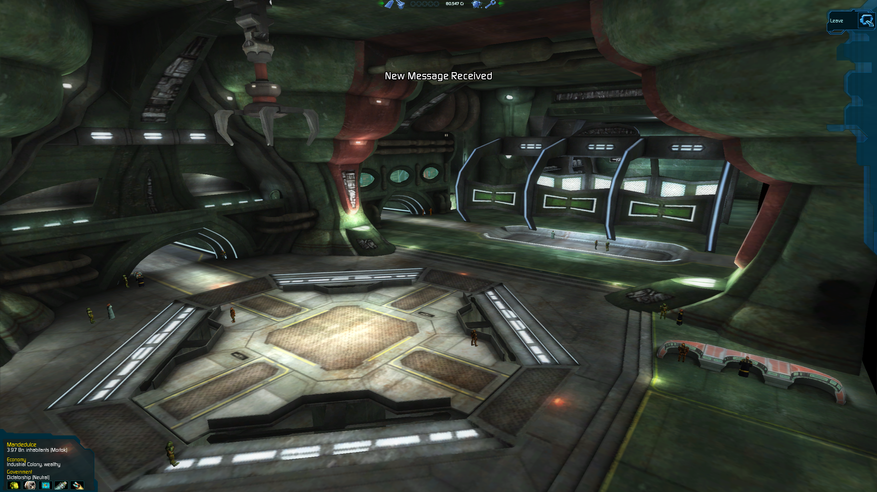Click the missile icon in the station panel

(x=61, y=486)
